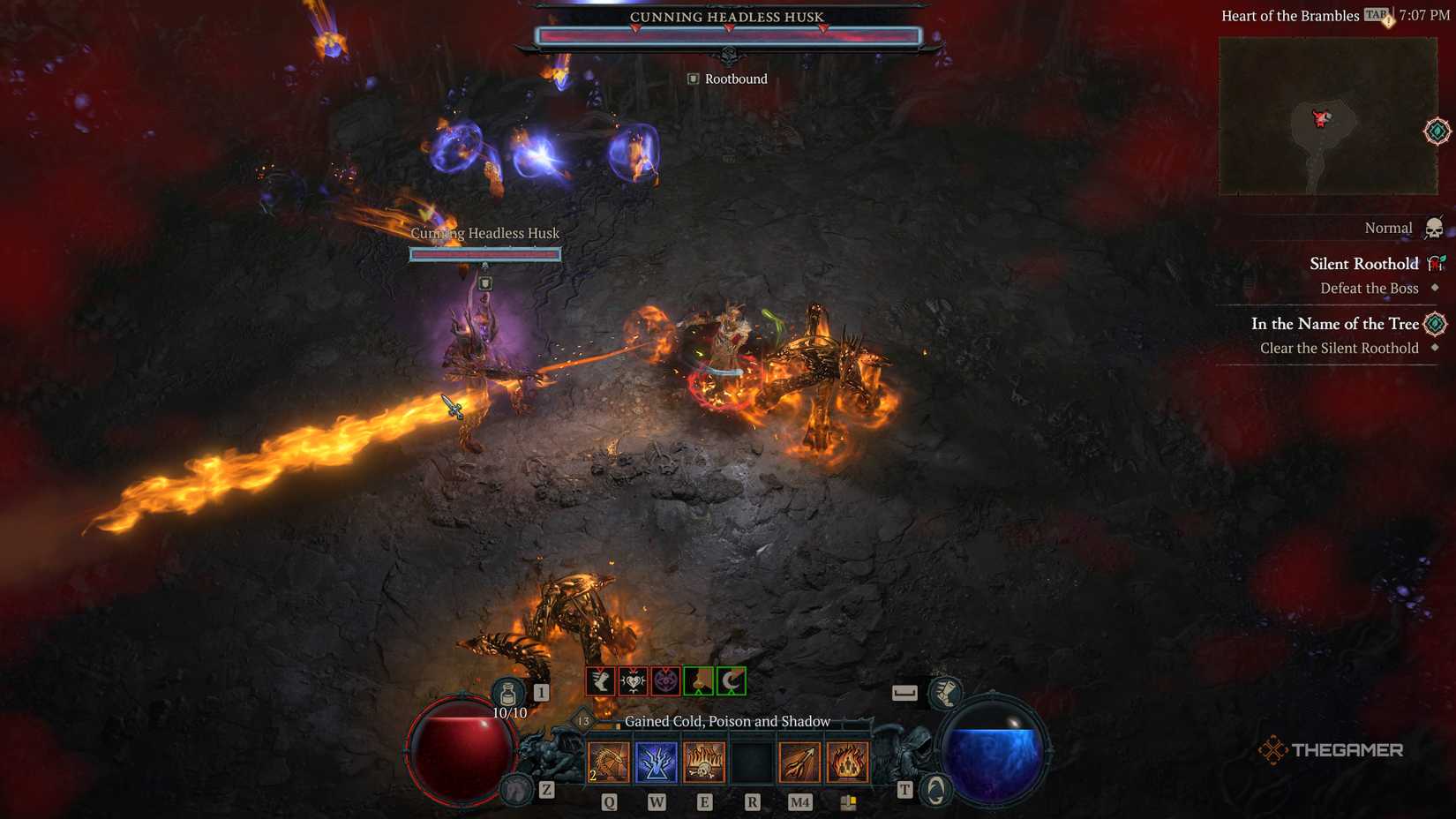Inspect the crescent moon buff icon above the skill bar

(732, 680)
